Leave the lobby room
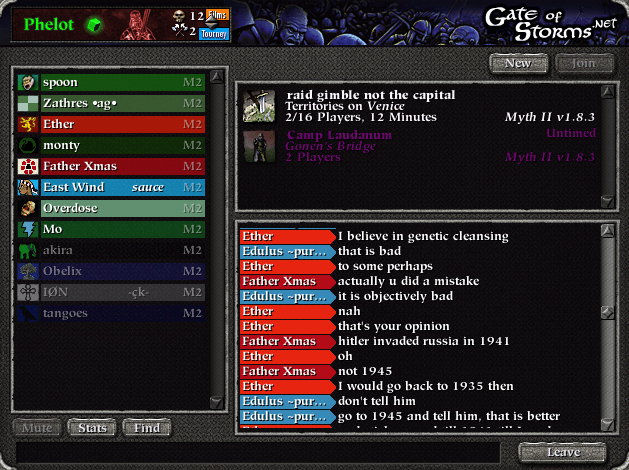This screenshot has height=470, width=629. [562, 452]
